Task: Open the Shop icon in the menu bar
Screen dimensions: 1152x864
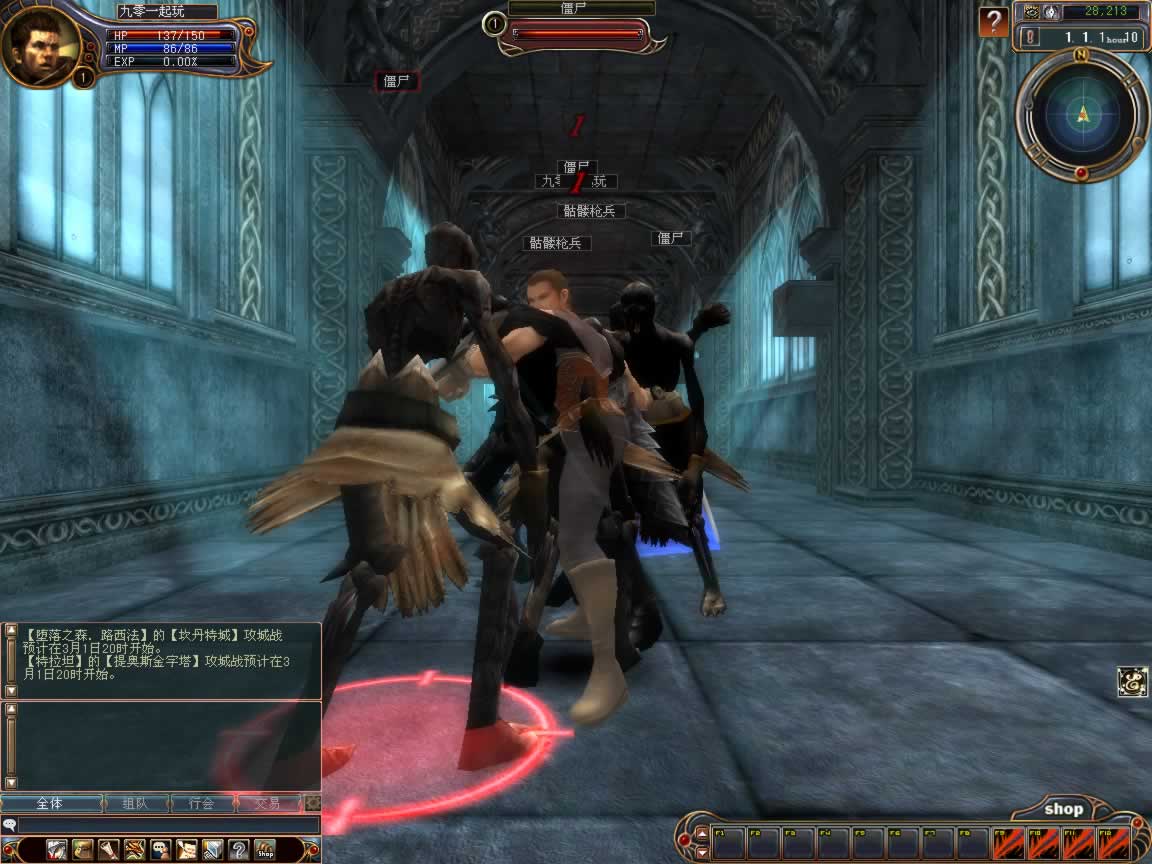Action: click(265, 850)
